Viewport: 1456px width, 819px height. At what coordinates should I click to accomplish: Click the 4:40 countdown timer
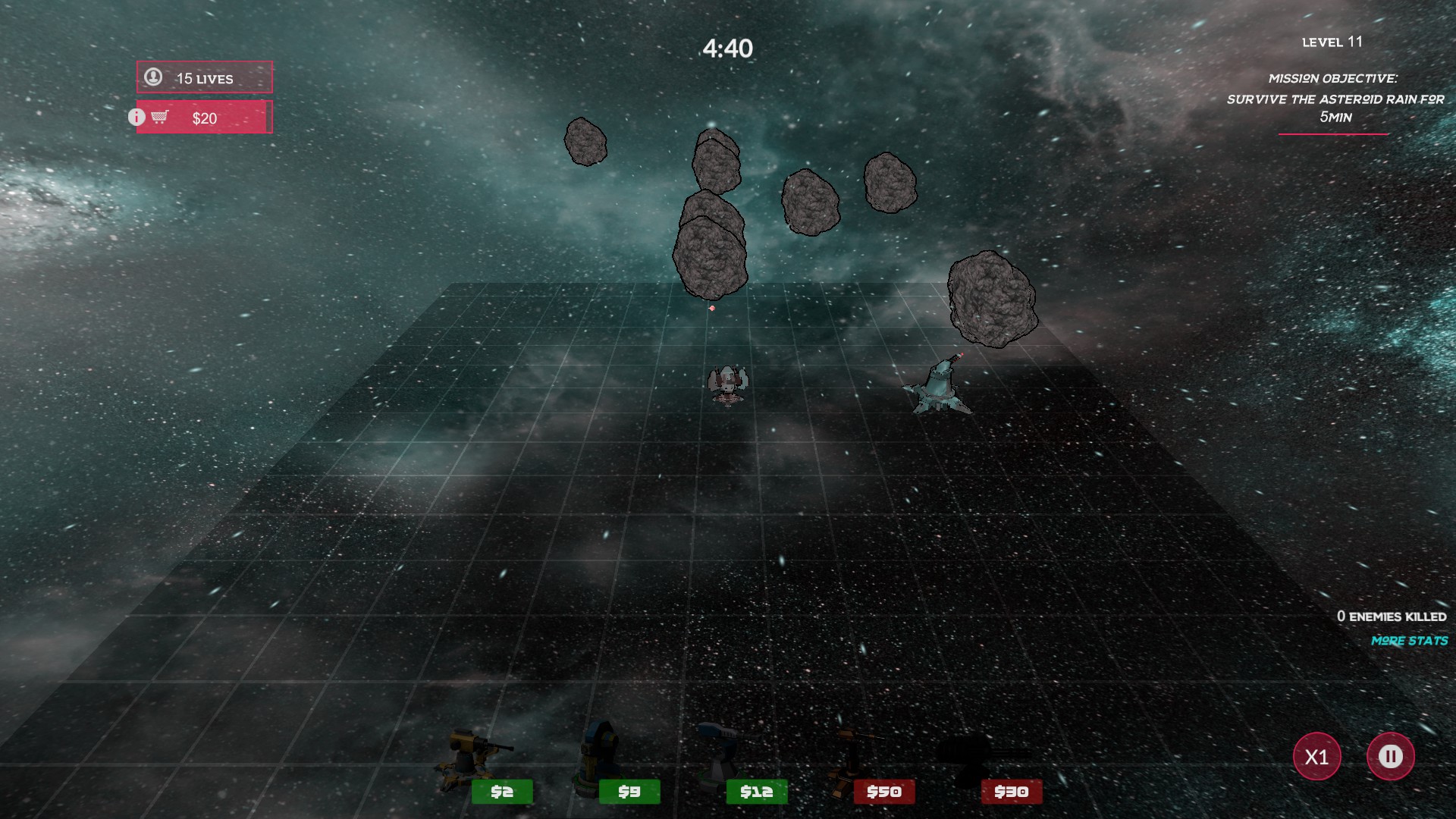[726, 47]
